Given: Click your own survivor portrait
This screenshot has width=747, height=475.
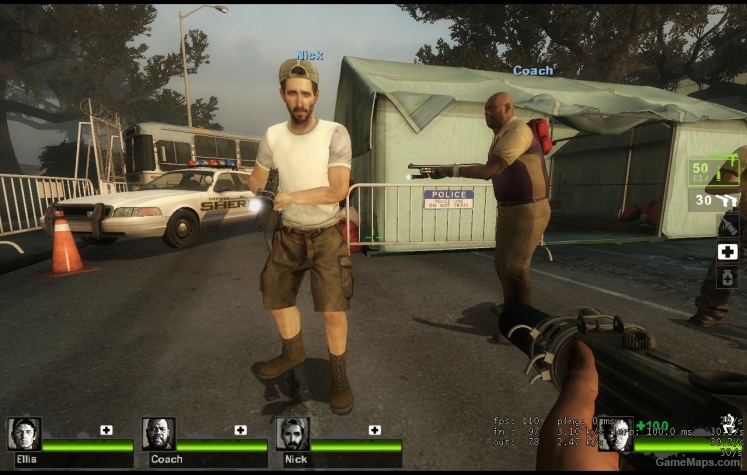Looking at the screenshot, I should (615, 433).
